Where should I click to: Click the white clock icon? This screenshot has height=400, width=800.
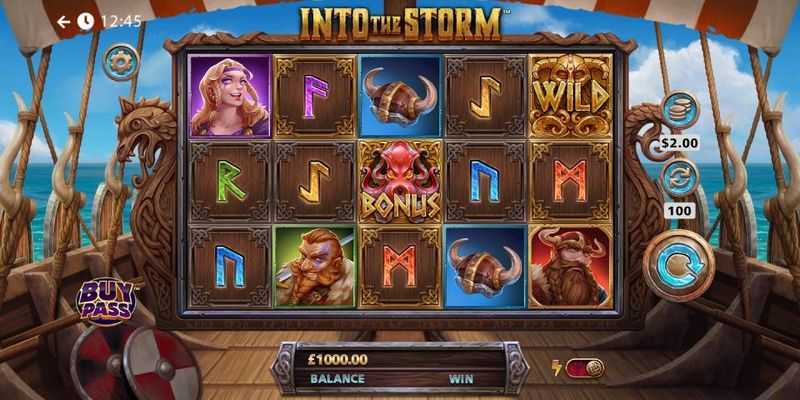pyautogui.click(x=86, y=21)
